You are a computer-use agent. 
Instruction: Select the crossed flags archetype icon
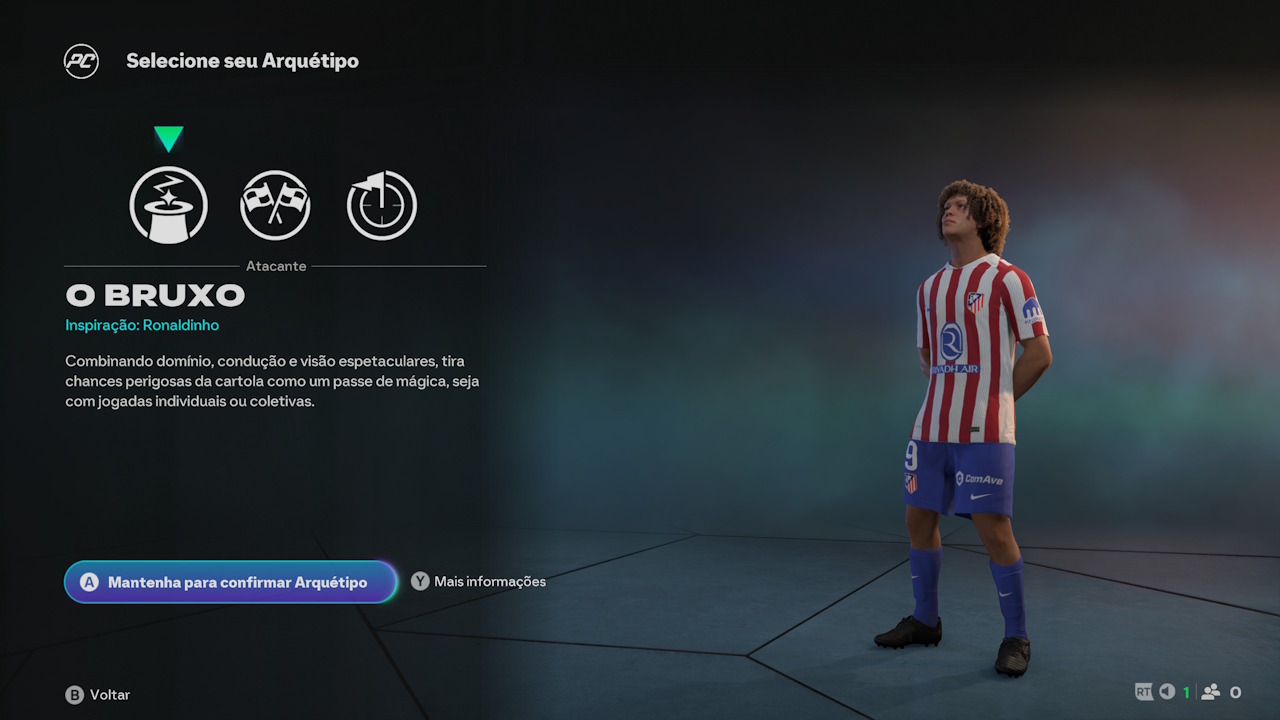click(276, 204)
